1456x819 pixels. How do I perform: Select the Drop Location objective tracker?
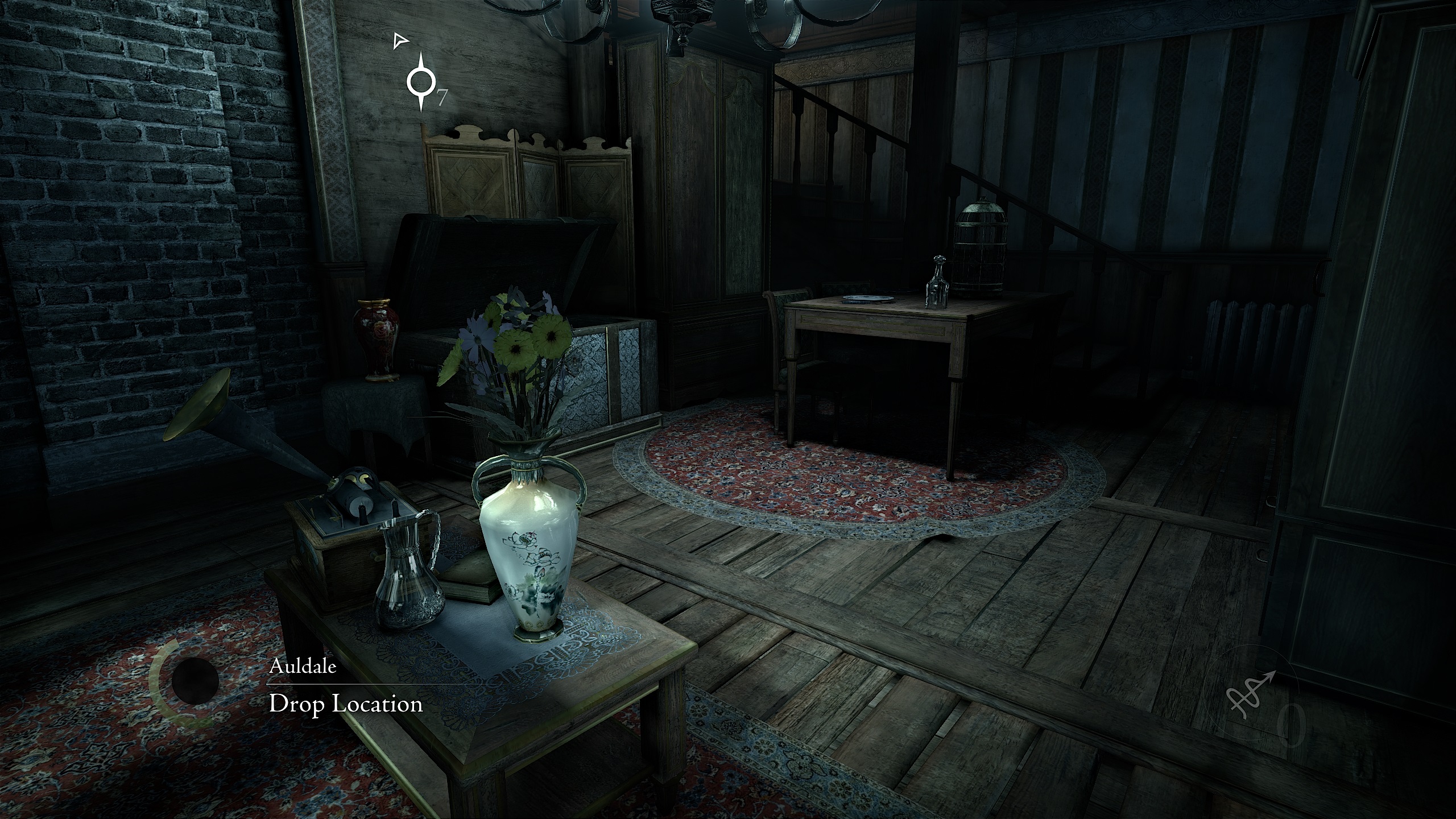346,704
